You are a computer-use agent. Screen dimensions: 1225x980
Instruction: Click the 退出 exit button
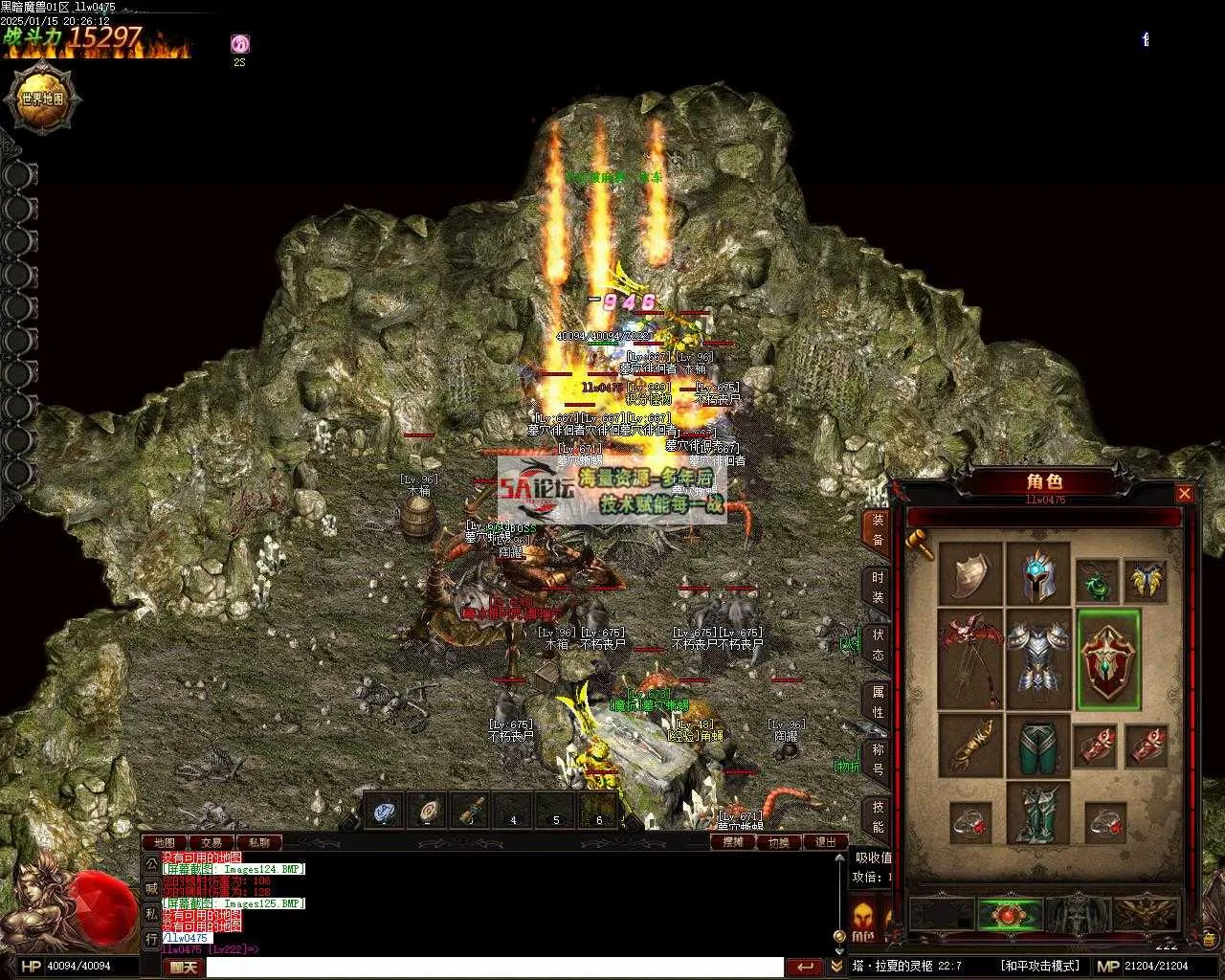point(825,842)
